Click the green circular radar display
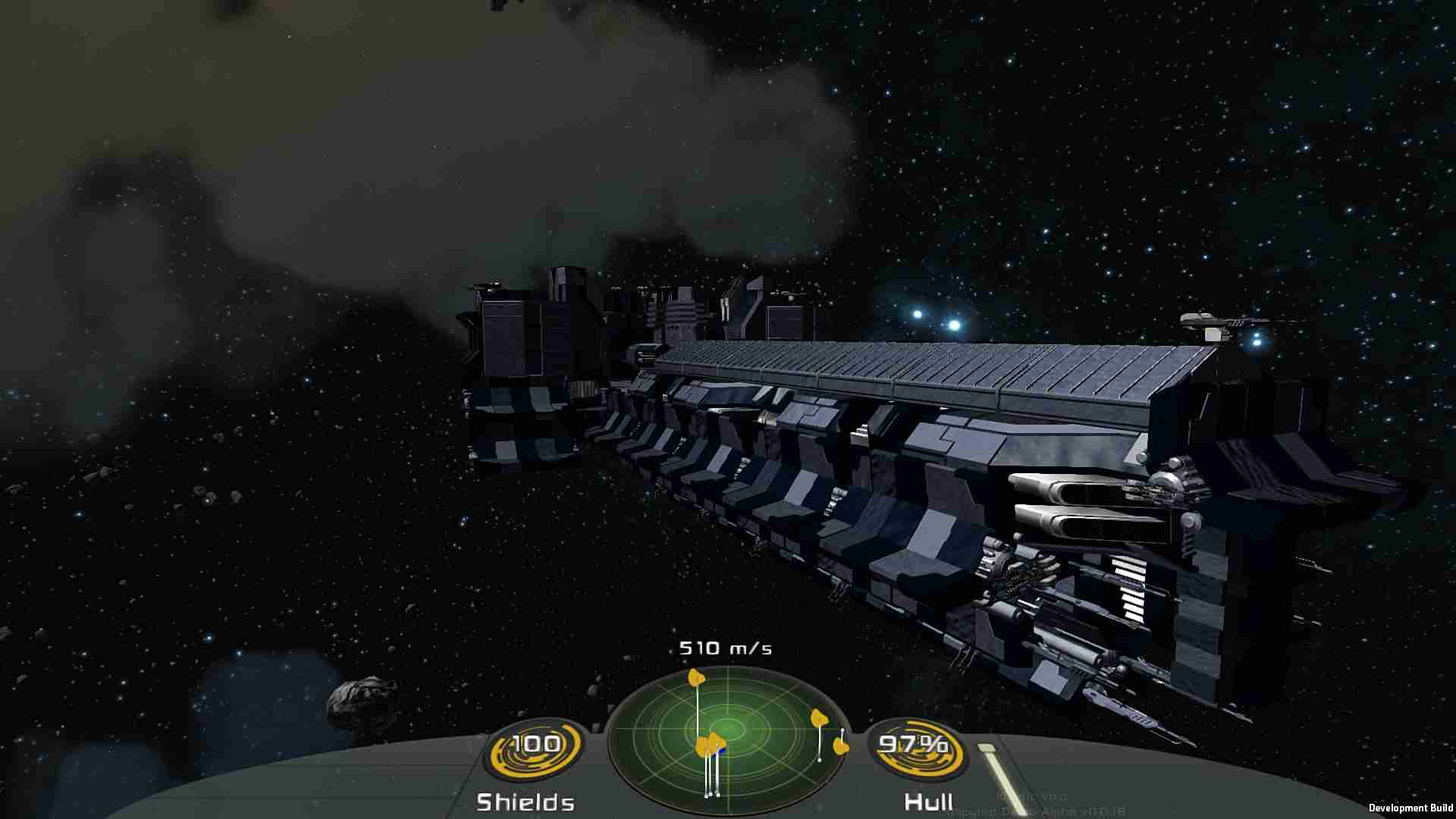1456x819 pixels. click(x=726, y=736)
